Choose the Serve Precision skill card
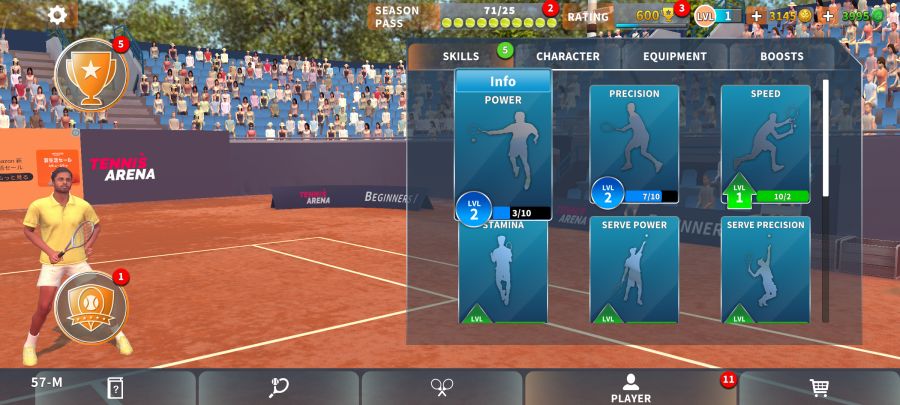This screenshot has width=900, height=405. coord(766,270)
